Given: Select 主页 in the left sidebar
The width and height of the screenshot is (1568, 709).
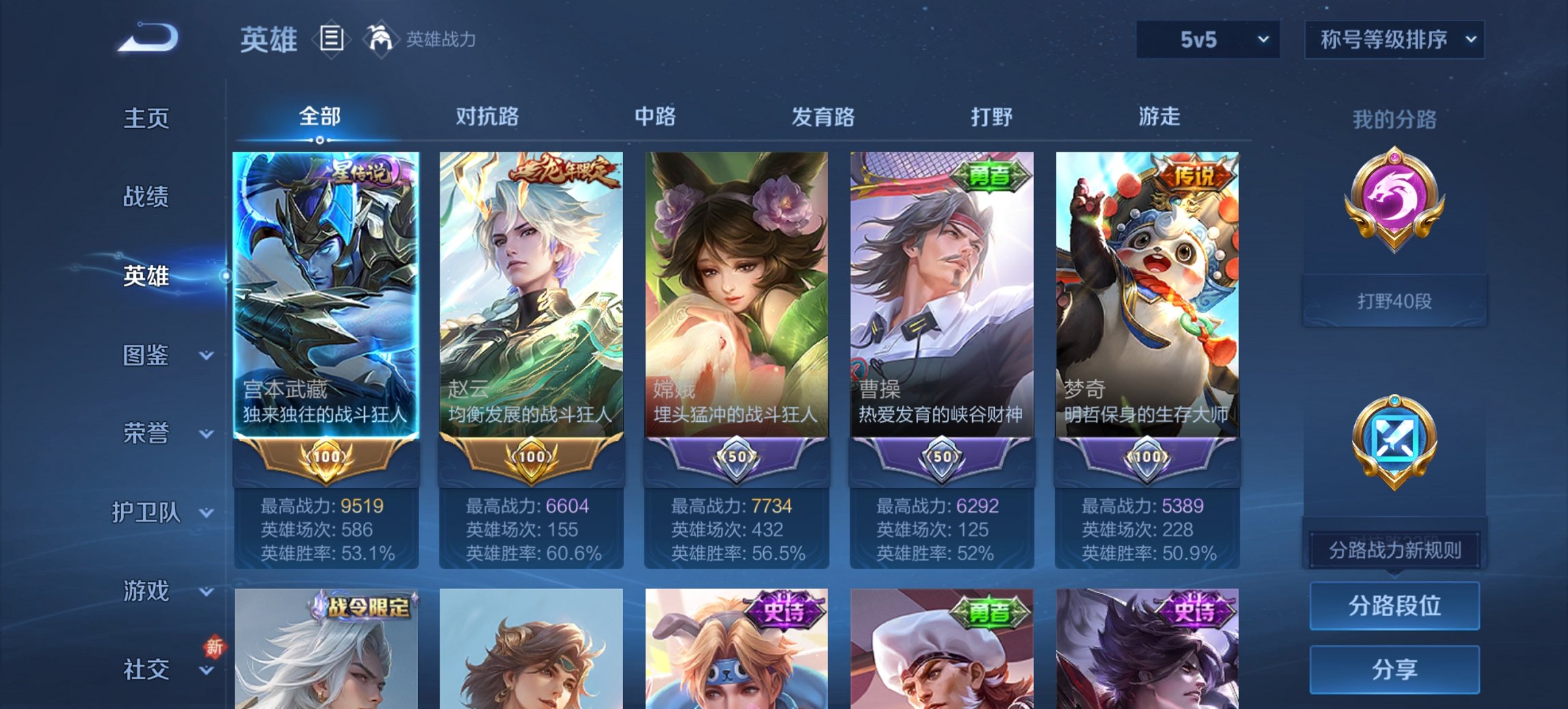Looking at the screenshot, I should (147, 118).
